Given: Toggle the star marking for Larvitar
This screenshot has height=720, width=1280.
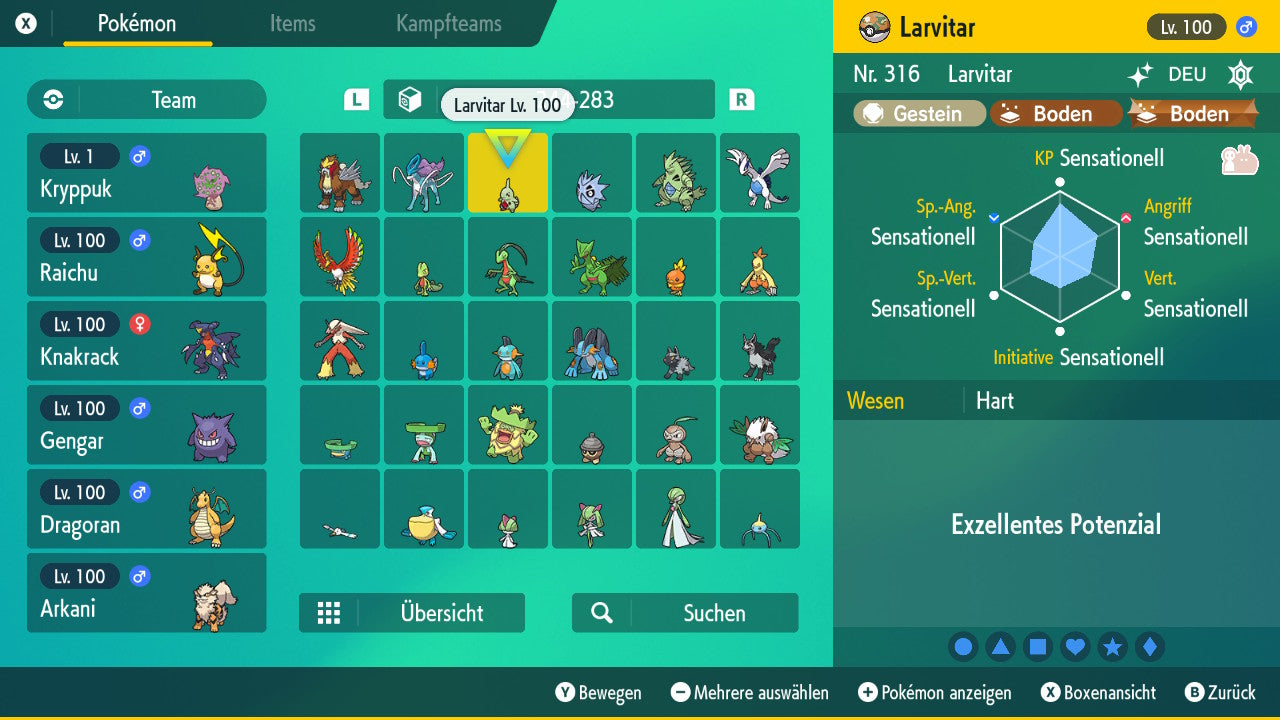Looking at the screenshot, I should coord(1113,647).
